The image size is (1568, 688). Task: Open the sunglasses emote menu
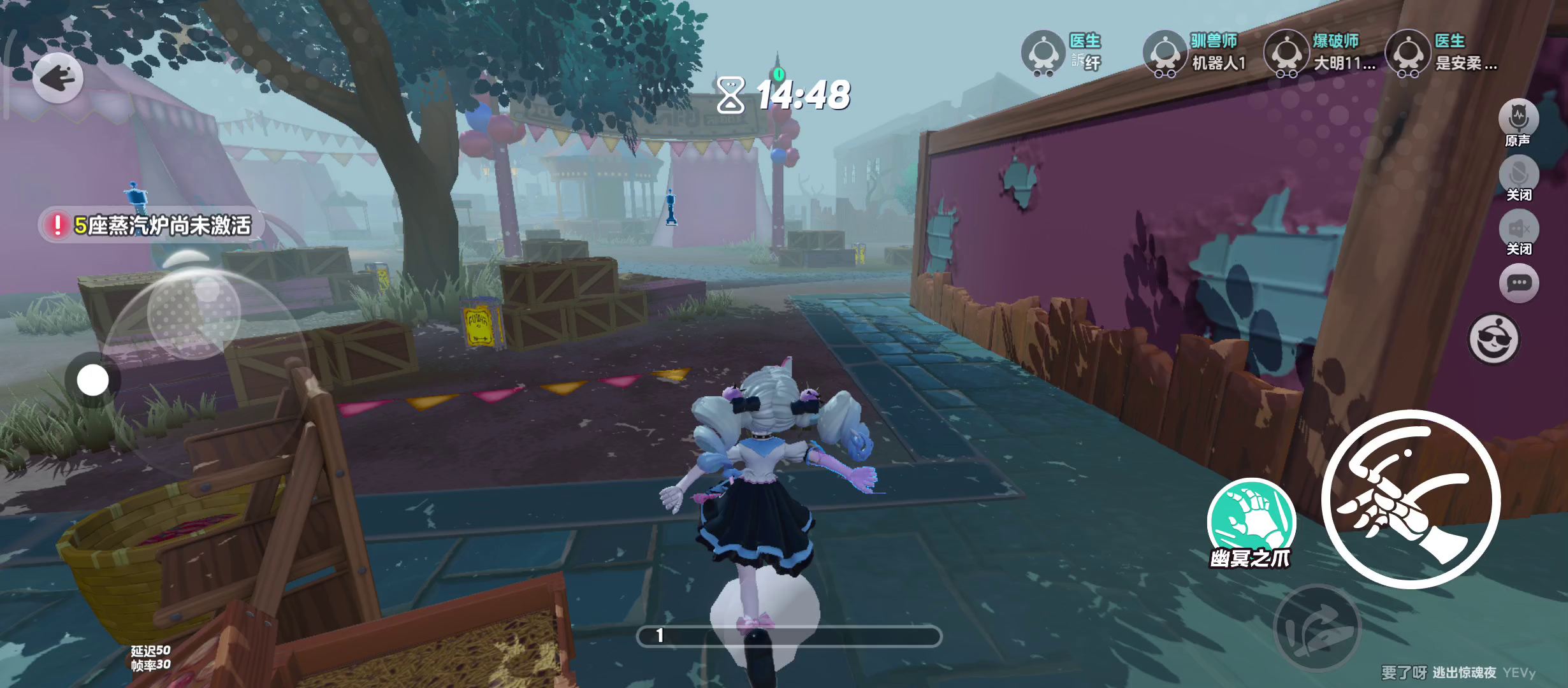pos(1493,339)
